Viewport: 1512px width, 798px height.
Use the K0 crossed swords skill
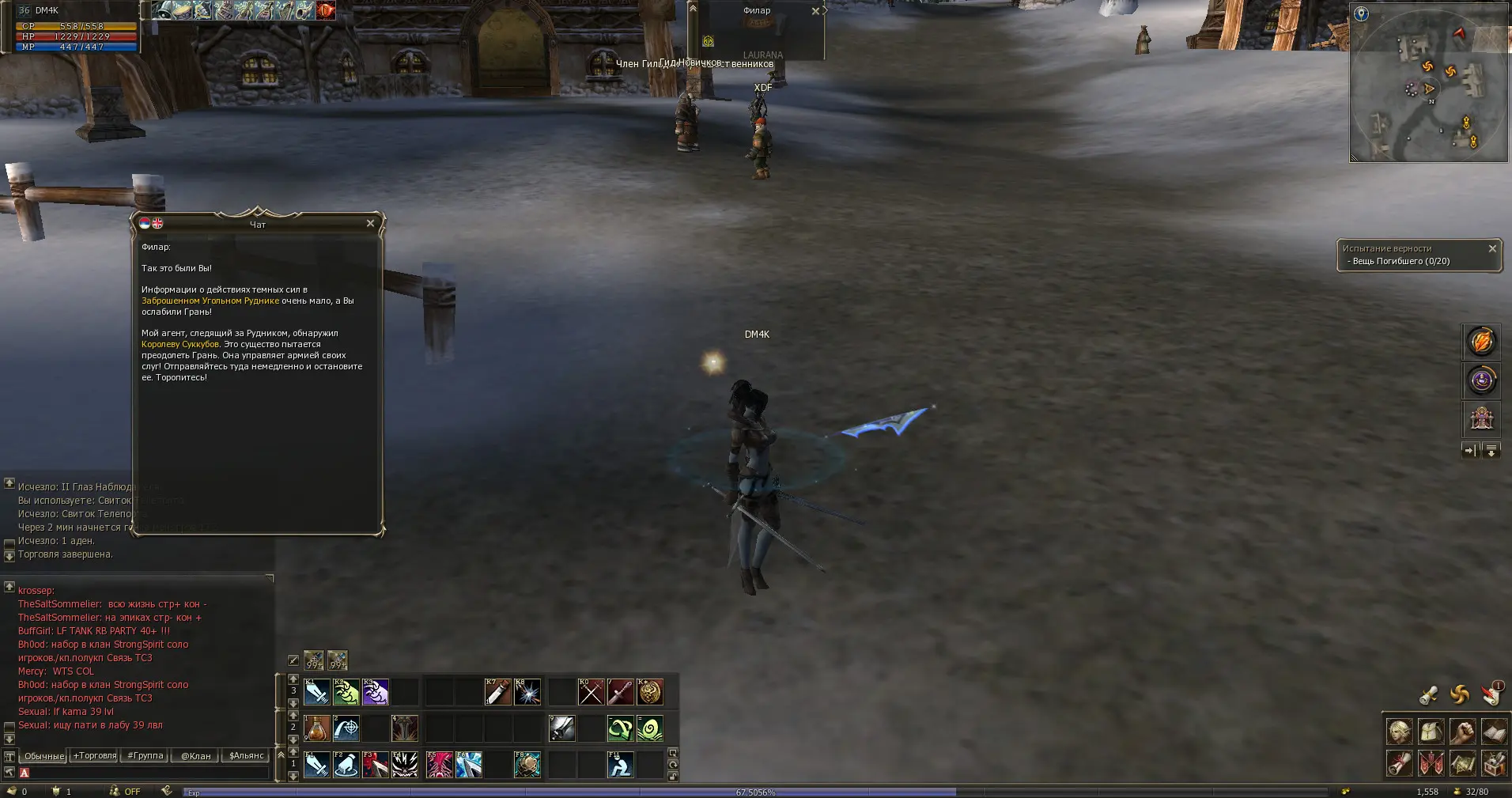[x=591, y=692]
